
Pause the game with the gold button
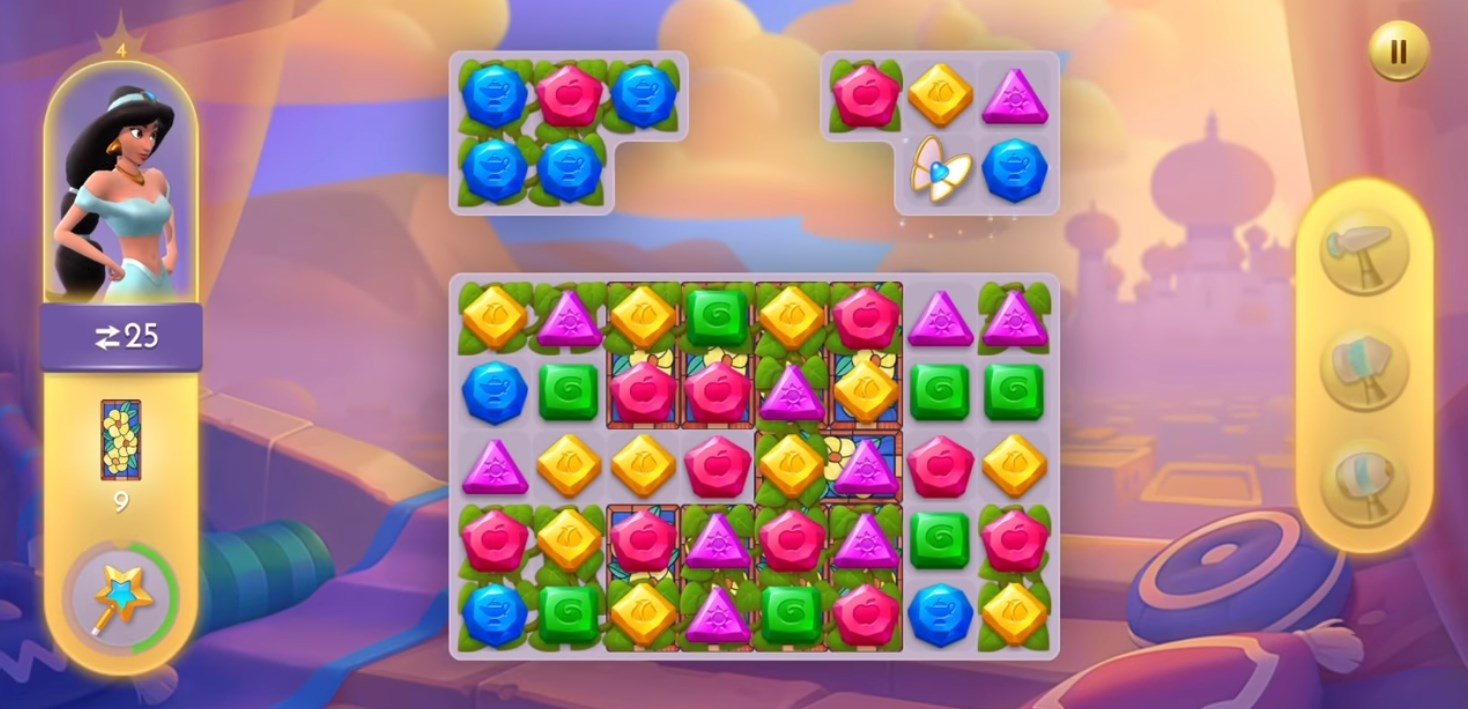click(1398, 51)
